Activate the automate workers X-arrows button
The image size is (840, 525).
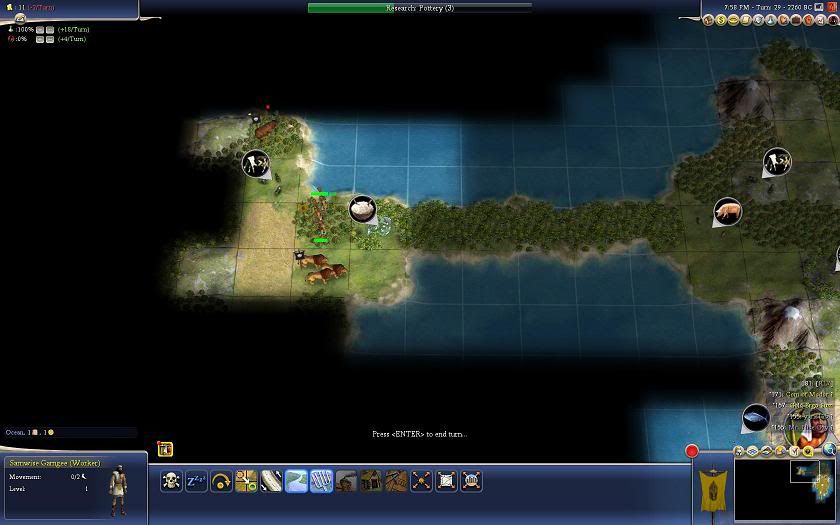(422, 481)
